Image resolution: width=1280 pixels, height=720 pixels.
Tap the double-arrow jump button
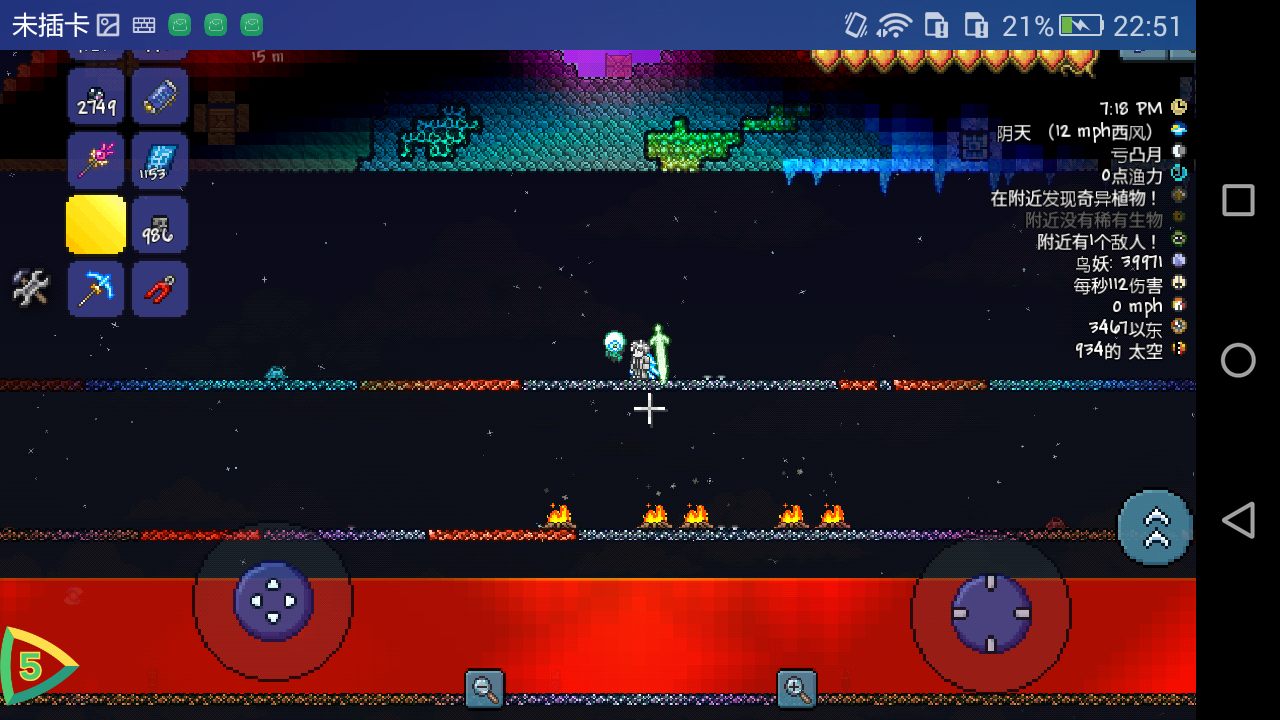pos(1155,528)
